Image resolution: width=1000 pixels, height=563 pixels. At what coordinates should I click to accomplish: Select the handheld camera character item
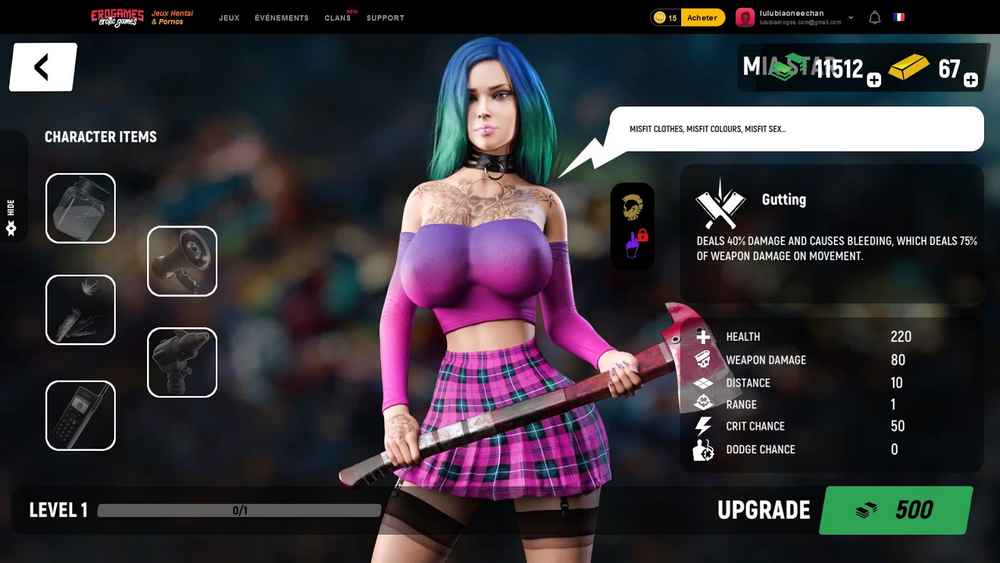point(182,362)
